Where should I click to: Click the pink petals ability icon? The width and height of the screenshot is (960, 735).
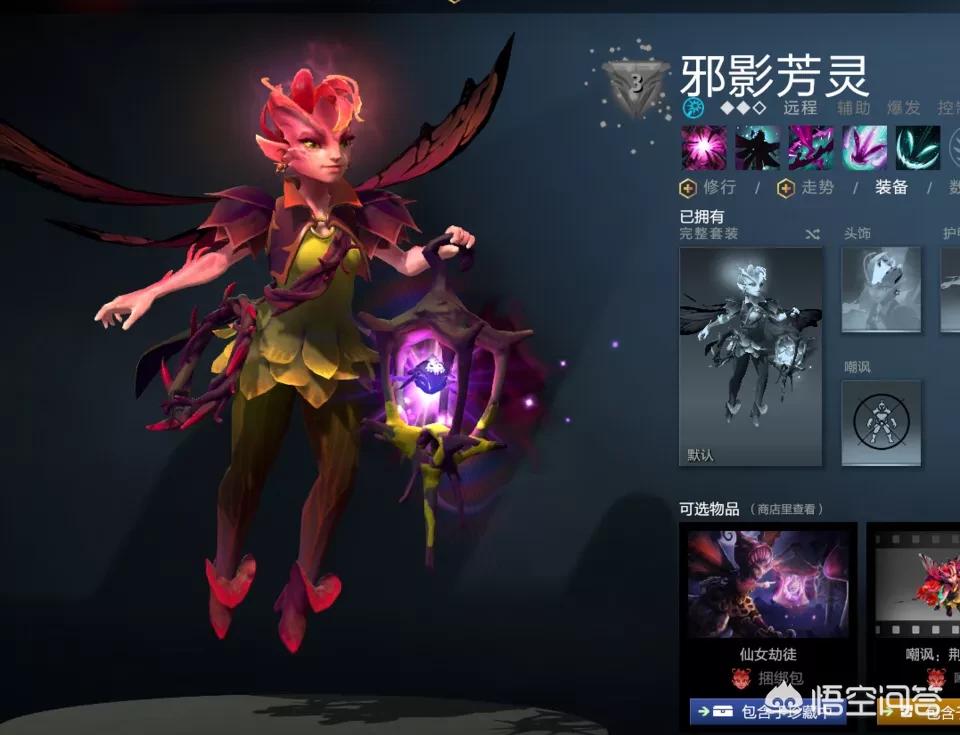tap(865, 148)
